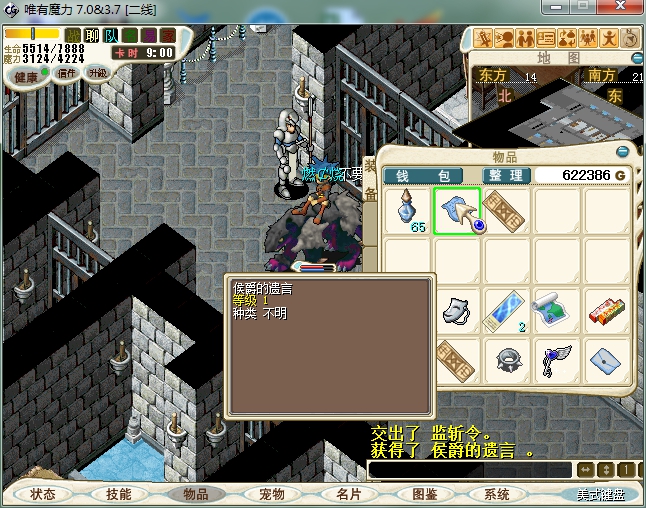This screenshot has width=646, height=508.
Task: Toggle the 物品 items menu button
Action: point(195,494)
